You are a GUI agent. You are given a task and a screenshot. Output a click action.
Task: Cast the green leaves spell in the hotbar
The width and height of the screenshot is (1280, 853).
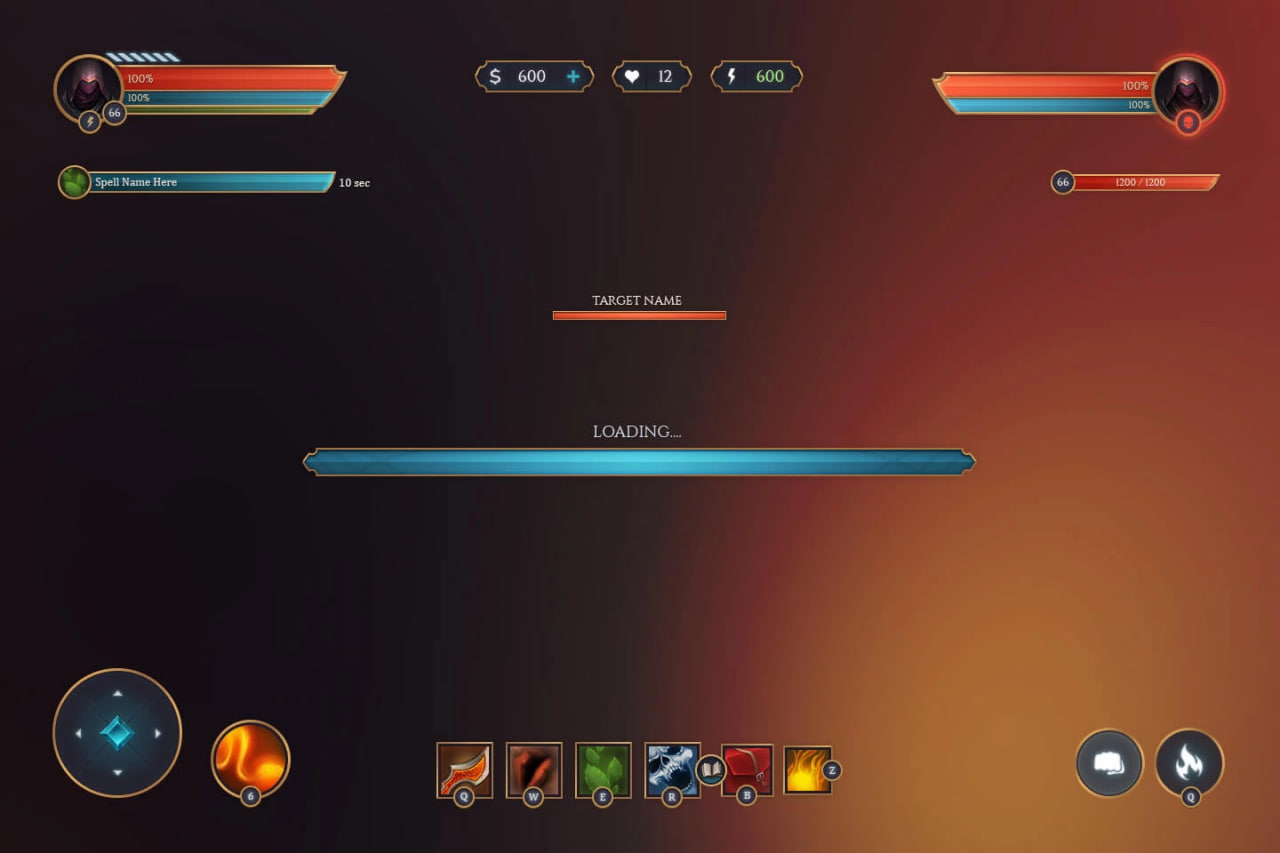(603, 769)
